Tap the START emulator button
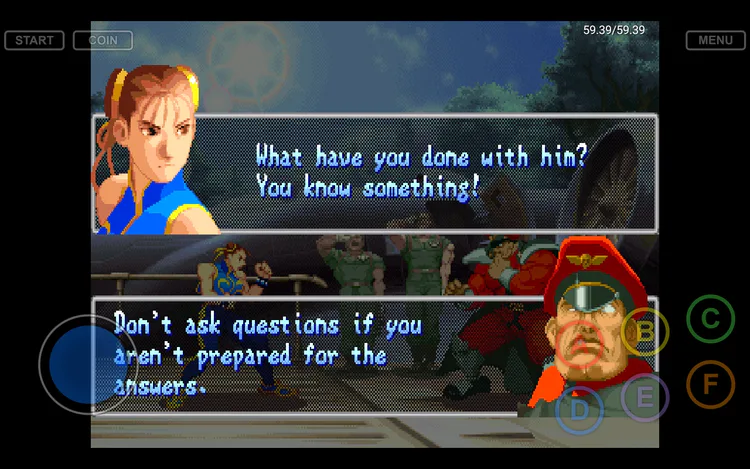 pos(34,41)
